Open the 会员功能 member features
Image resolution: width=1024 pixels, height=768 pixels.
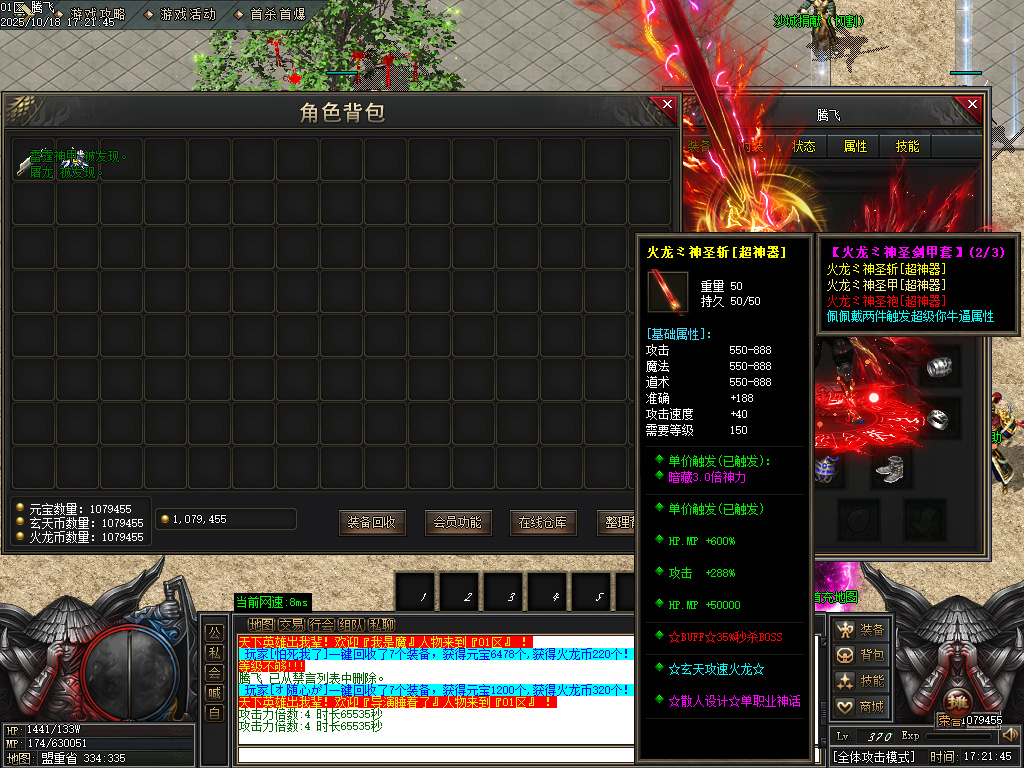click(x=457, y=522)
